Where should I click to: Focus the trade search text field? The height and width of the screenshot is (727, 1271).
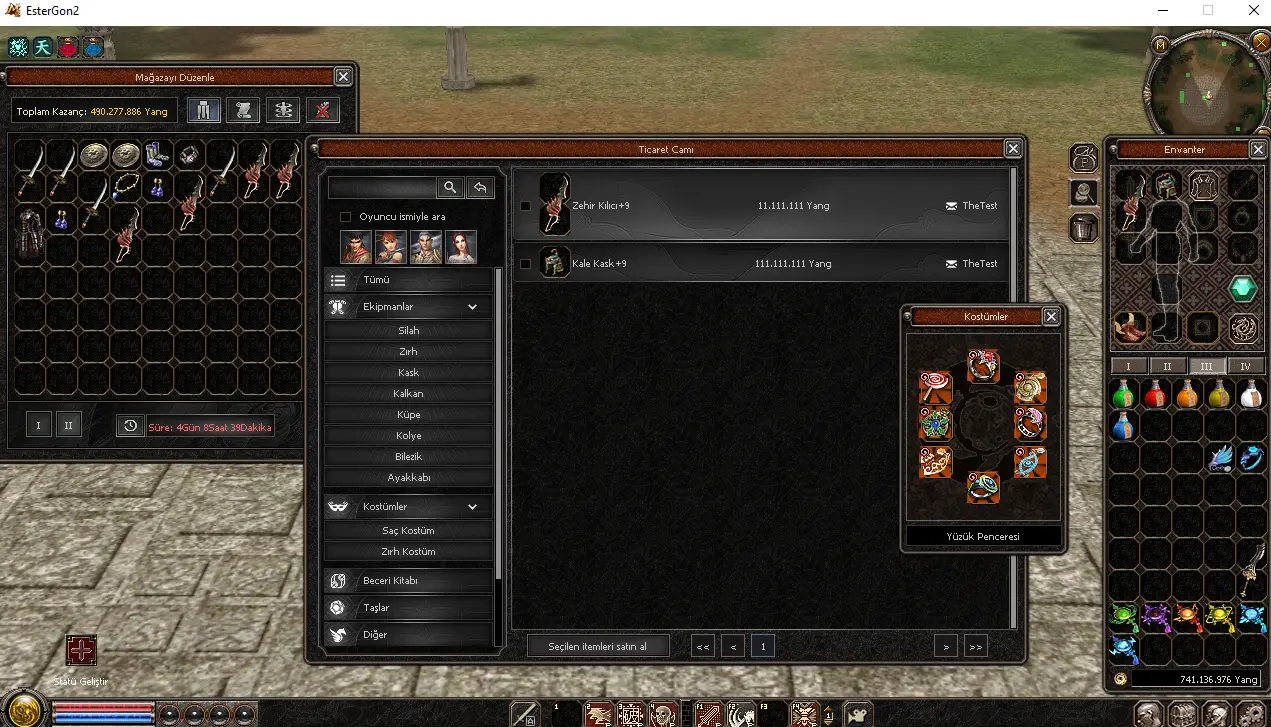382,187
